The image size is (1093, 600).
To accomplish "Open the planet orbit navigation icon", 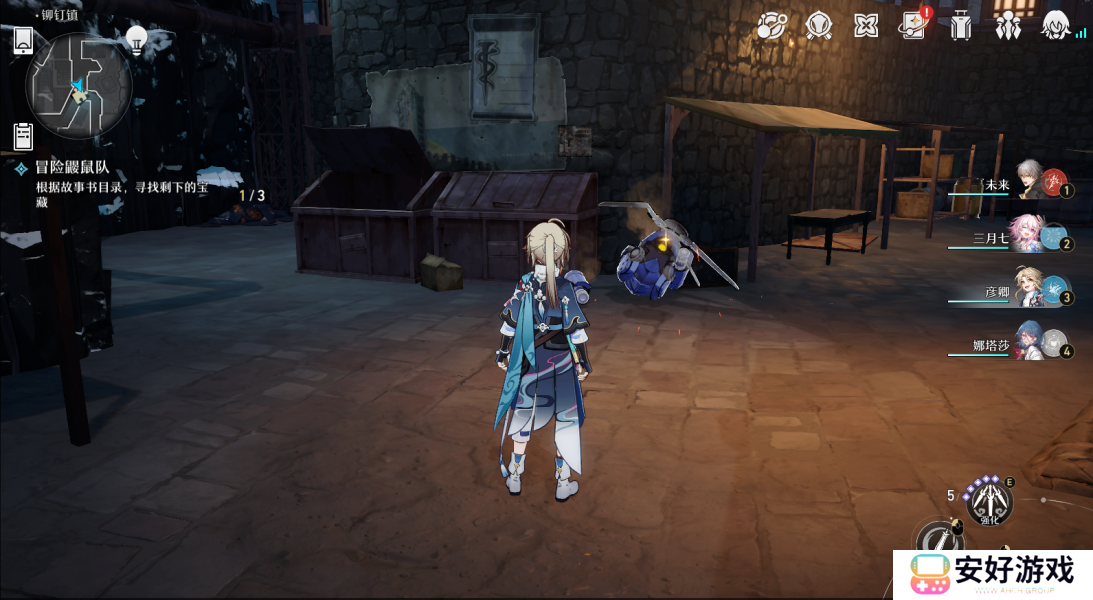I will (771, 26).
